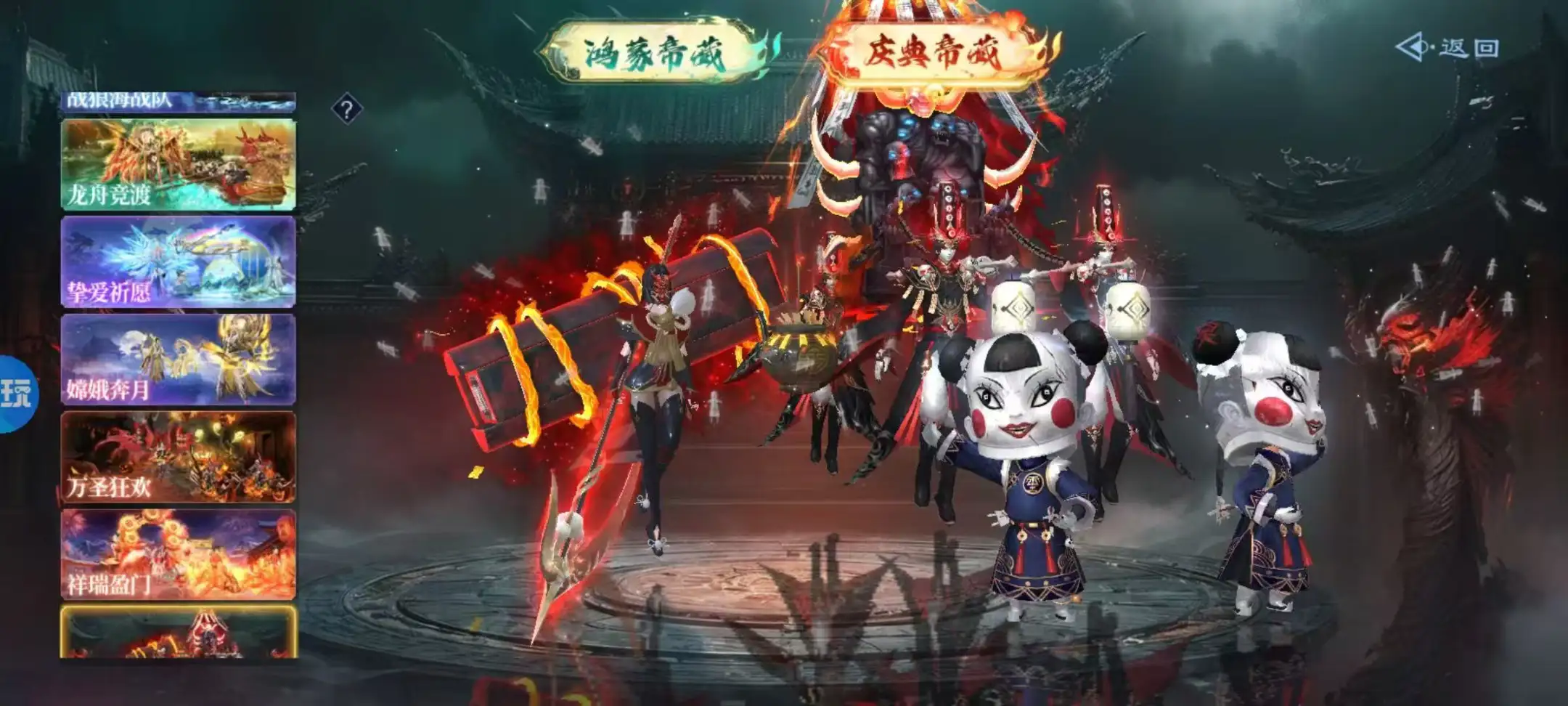Image resolution: width=1568 pixels, height=706 pixels.
Task: Switch to the 鸿蒙帝藏 tab
Action: click(x=655, y=53)
